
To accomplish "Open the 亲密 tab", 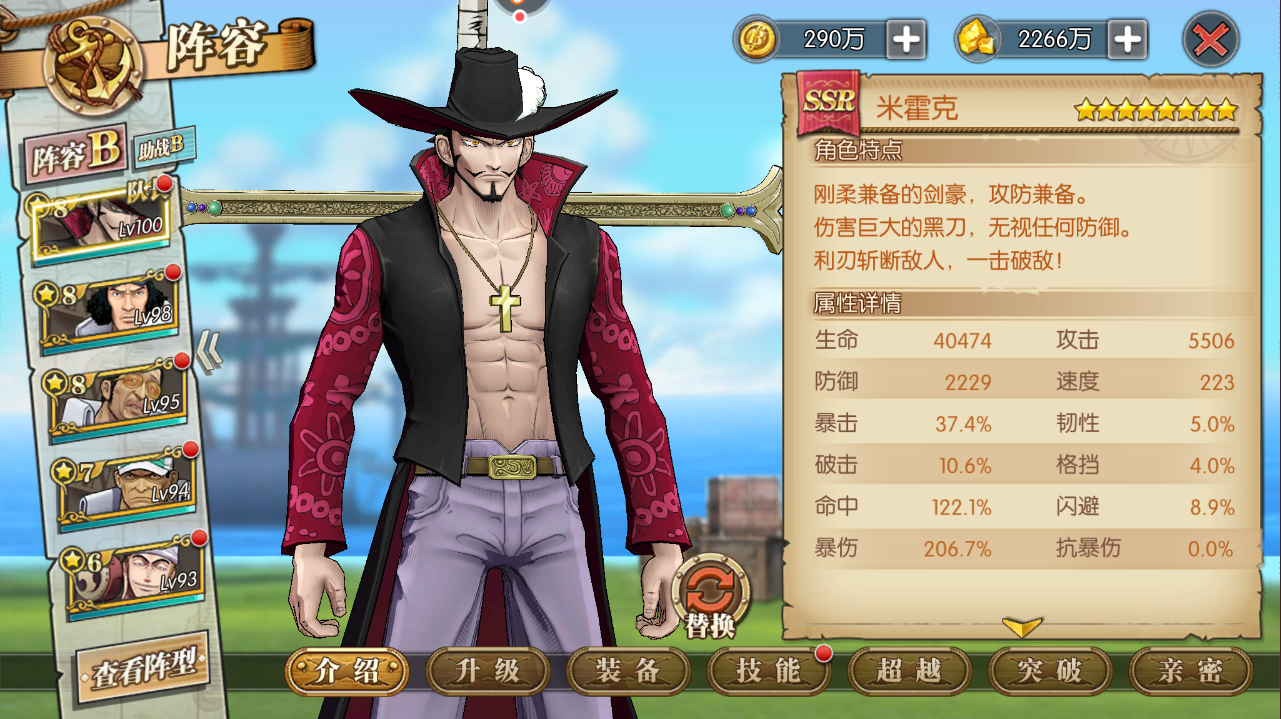I will coord(1190,671).
